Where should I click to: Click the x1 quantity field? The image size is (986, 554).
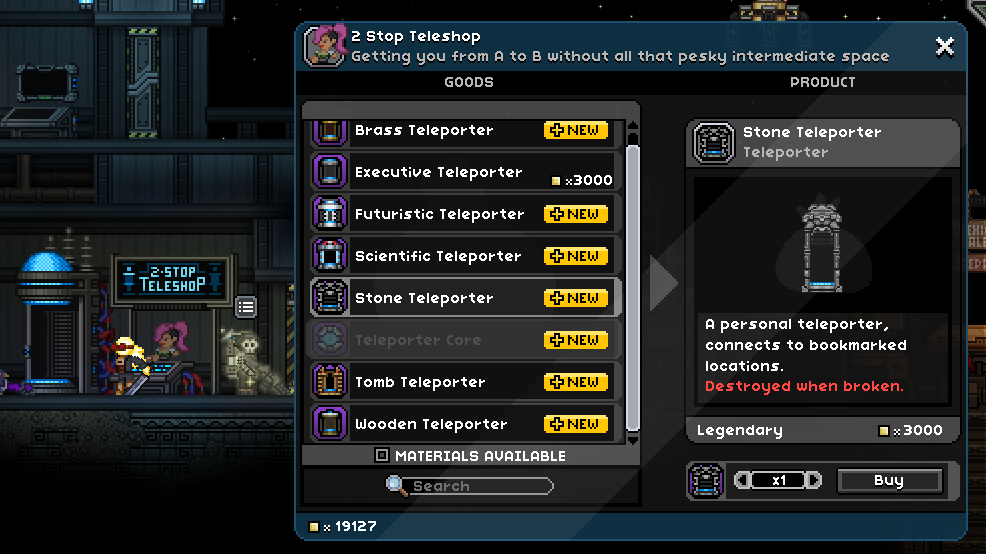778,481
